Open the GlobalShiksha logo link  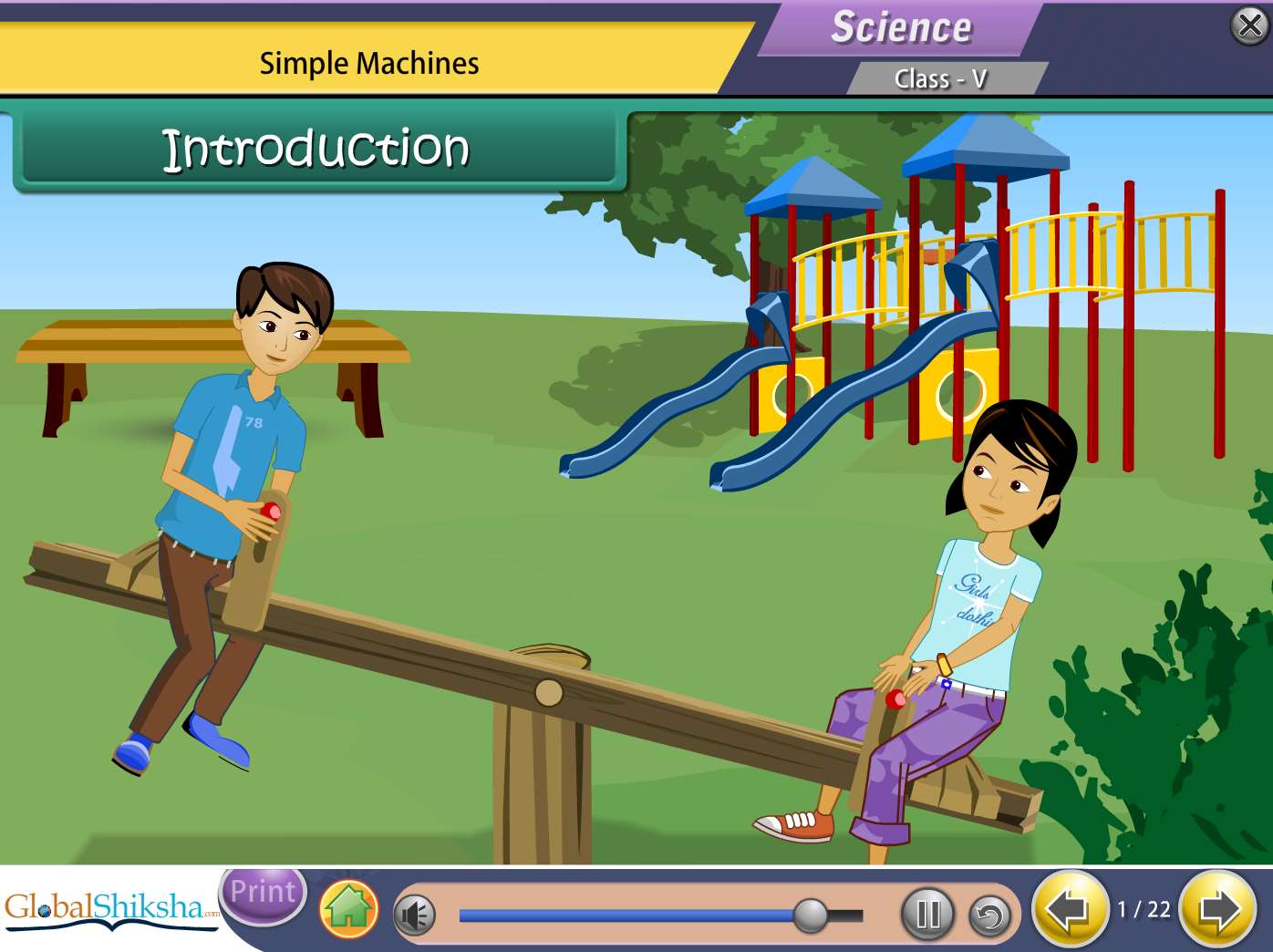pos(109,908)
